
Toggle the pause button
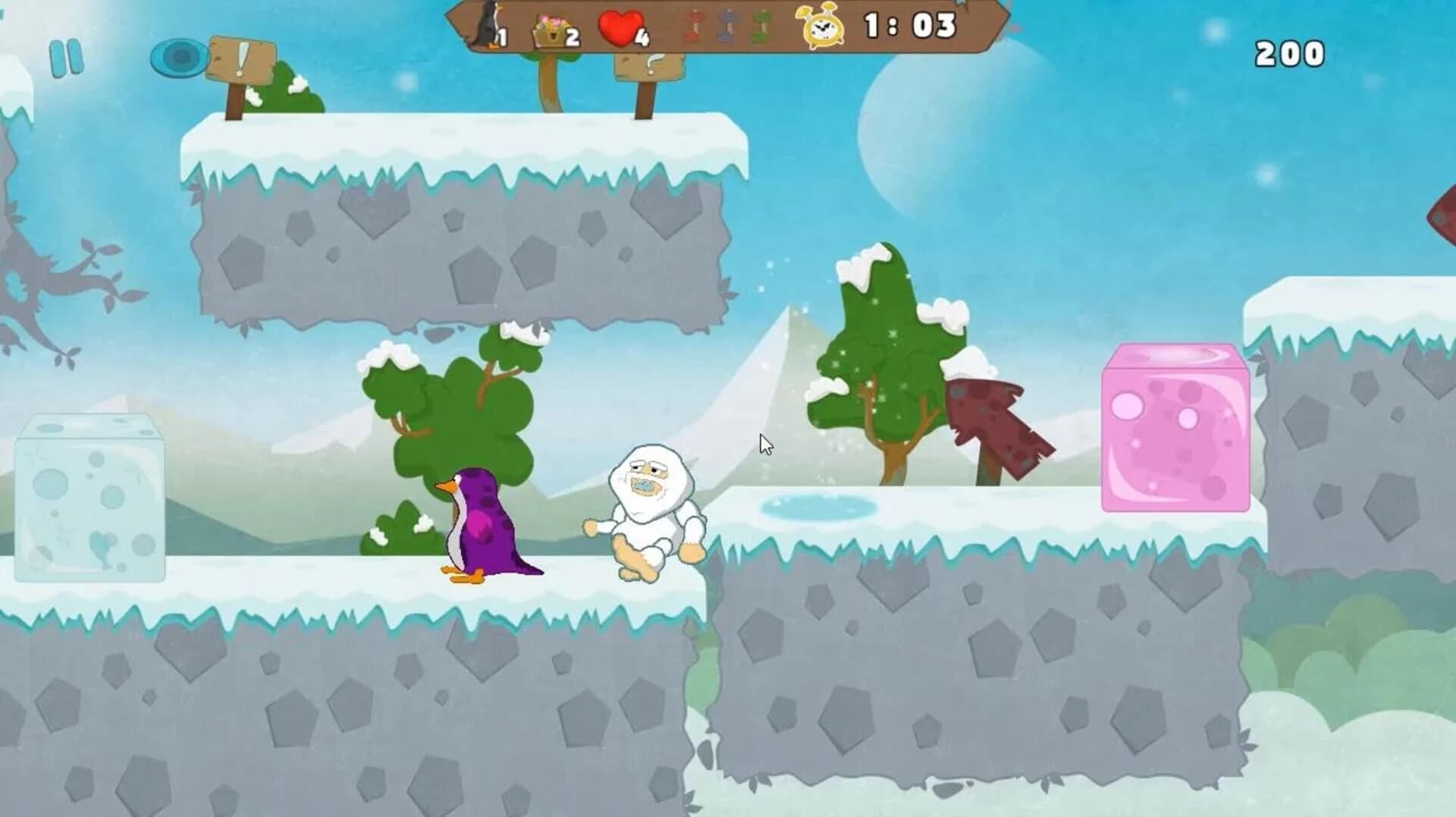pos(67,57)
